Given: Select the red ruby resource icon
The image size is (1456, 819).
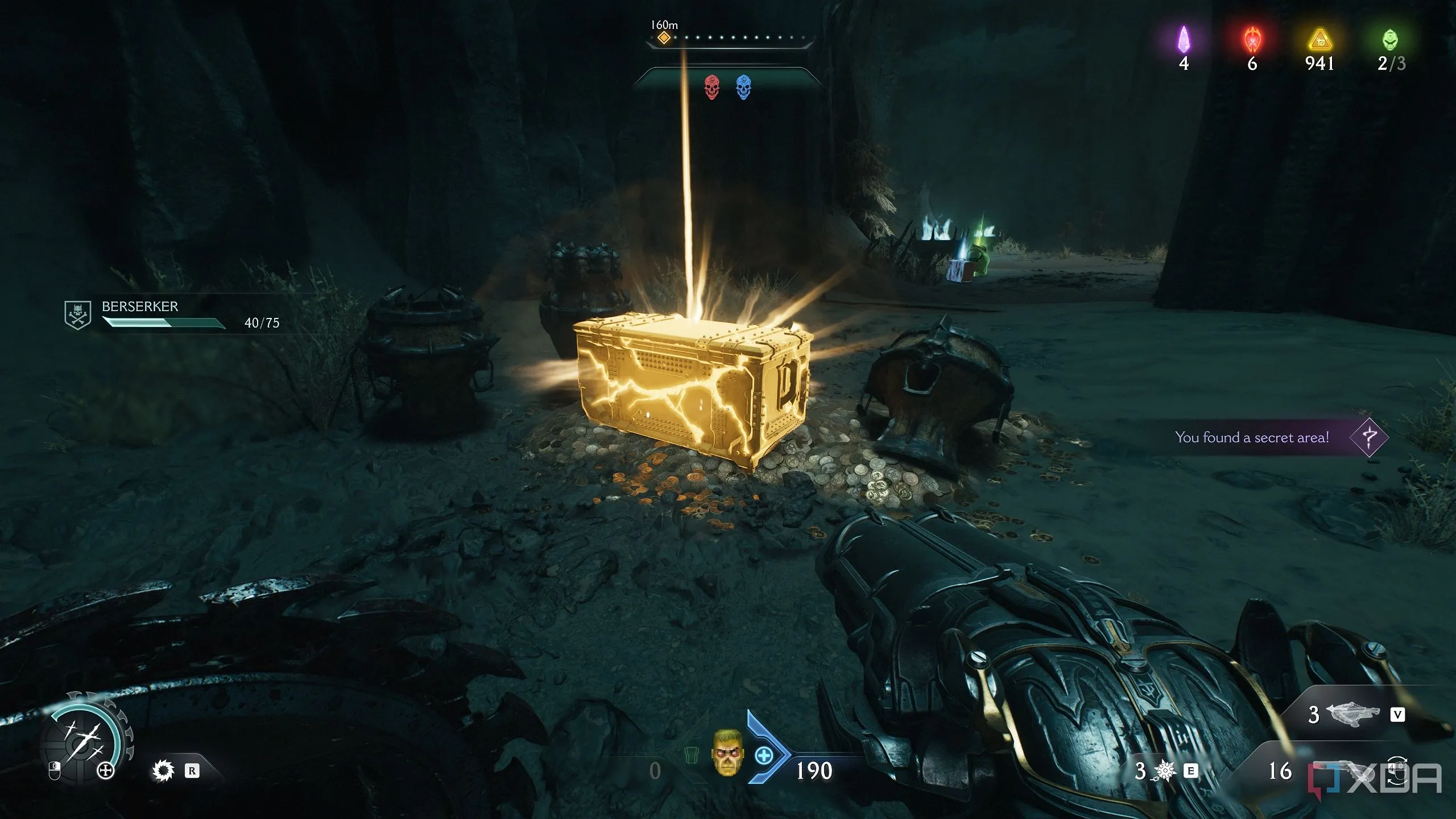Looking at the screenshot, I should point(1252,40).
